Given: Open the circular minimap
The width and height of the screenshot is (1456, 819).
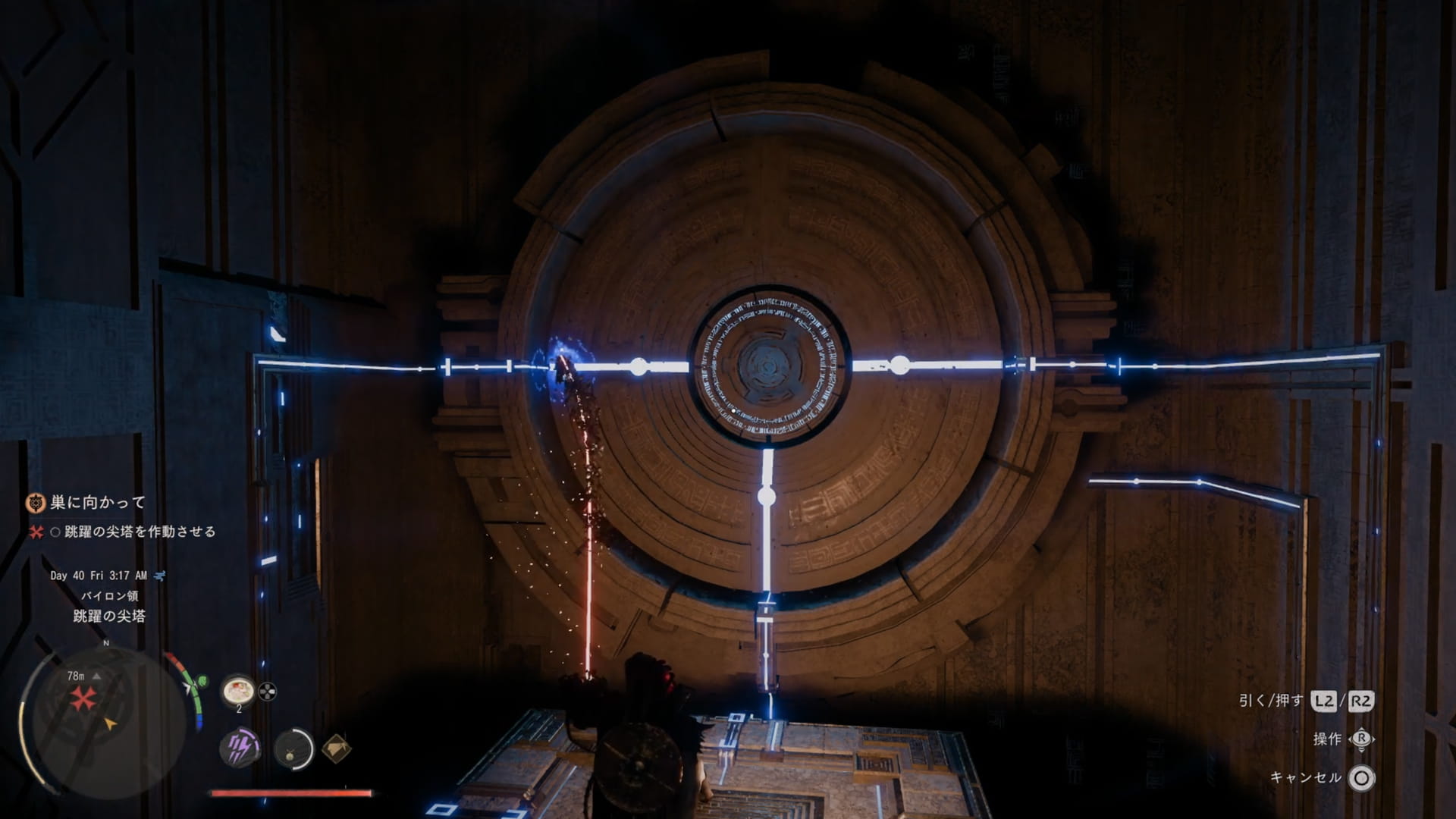Looking at the screenshot, I should 104,717.
